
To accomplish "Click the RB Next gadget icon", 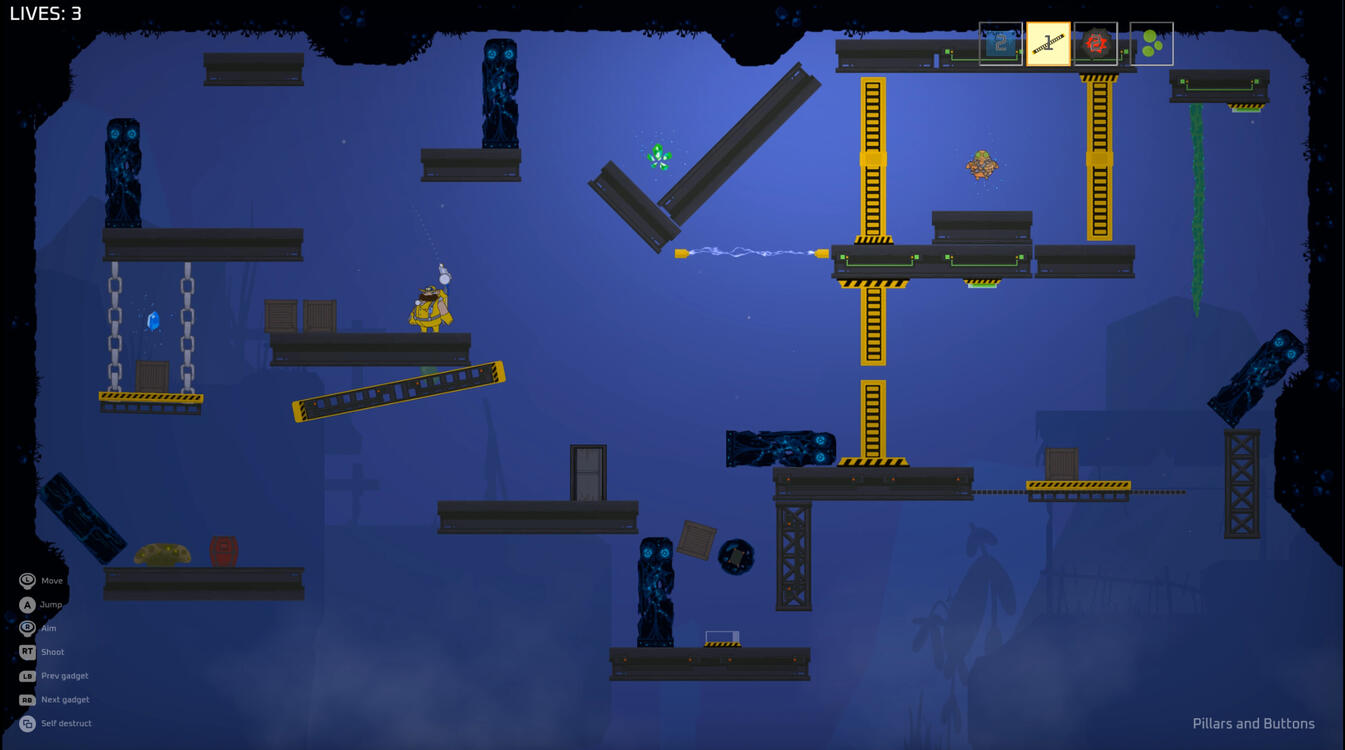I will click(25, 699).
